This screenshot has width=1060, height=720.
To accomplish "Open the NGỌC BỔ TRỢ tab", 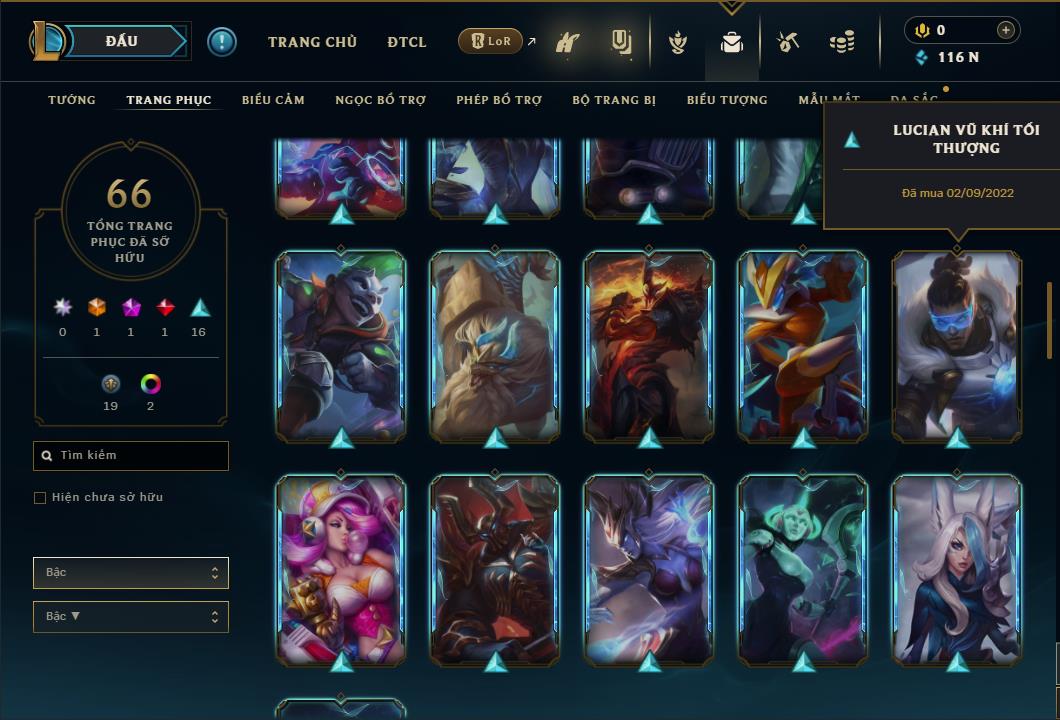I will (380, 100).
